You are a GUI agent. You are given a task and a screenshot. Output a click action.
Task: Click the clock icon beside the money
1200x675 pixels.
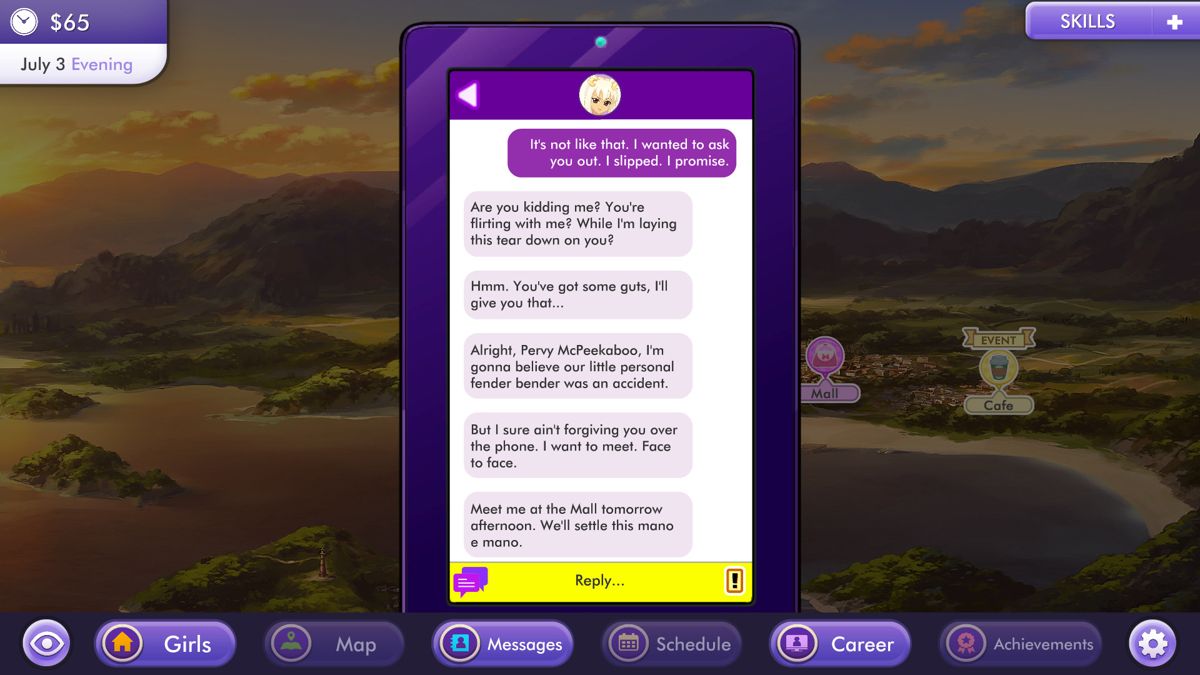click(24, 21)
